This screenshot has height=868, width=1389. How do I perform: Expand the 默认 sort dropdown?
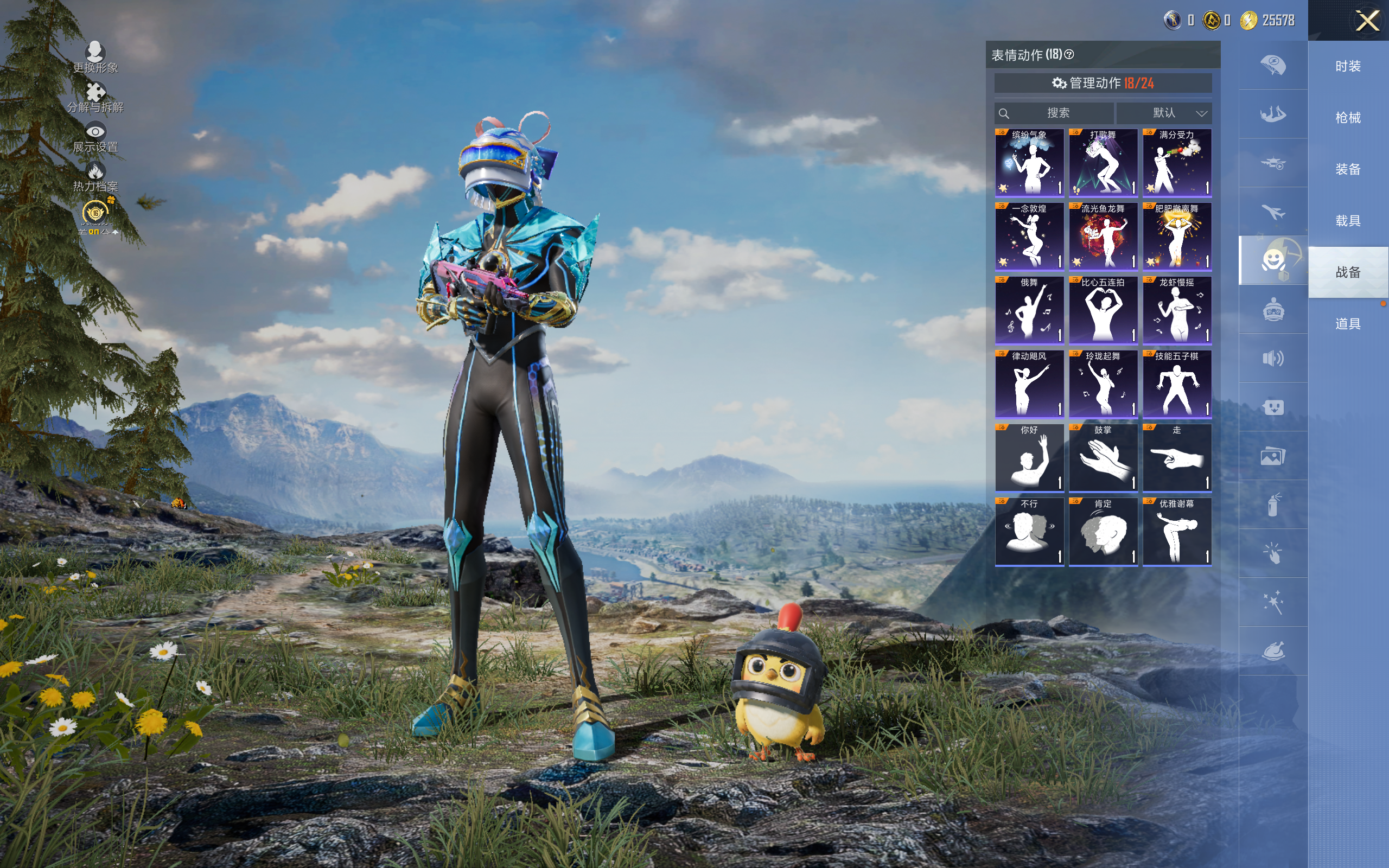click(x=1164, y=113)
